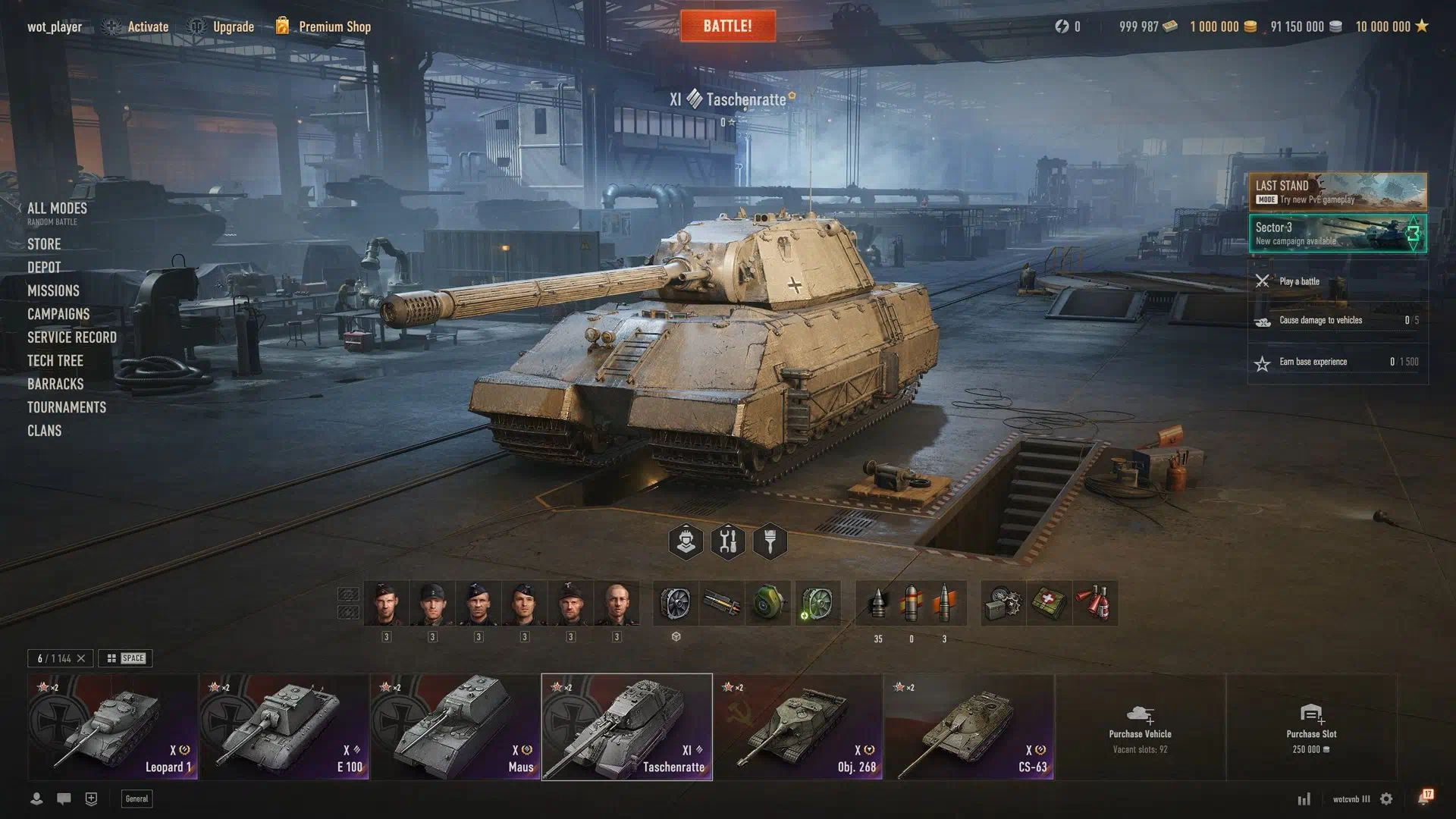Screen dimensions: 1456x819
Task: Open game settings via the gear icon
Action: click(1386, 799)
